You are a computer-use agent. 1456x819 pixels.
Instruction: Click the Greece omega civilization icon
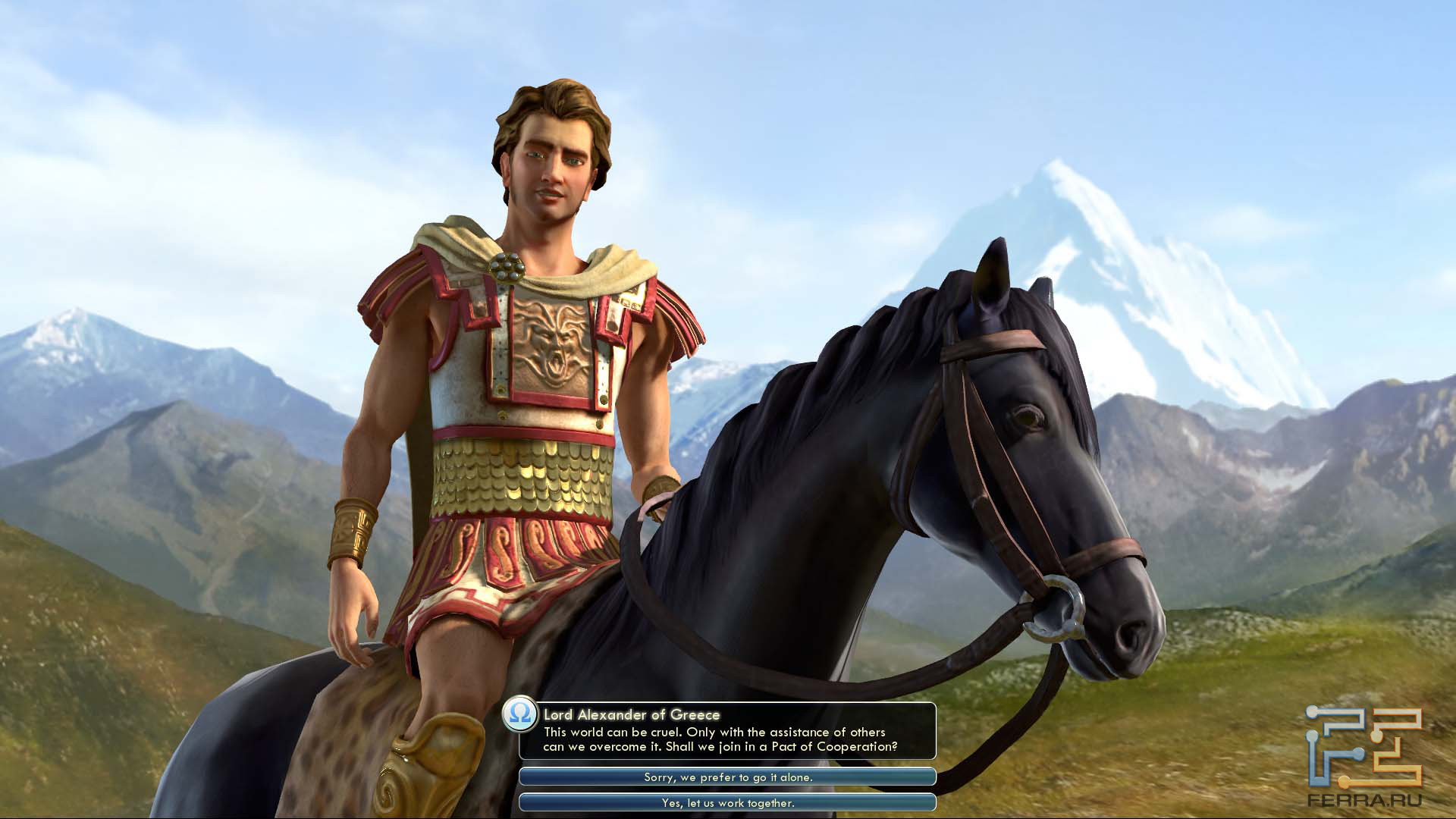pyautogui.click(x=521, y=714)
